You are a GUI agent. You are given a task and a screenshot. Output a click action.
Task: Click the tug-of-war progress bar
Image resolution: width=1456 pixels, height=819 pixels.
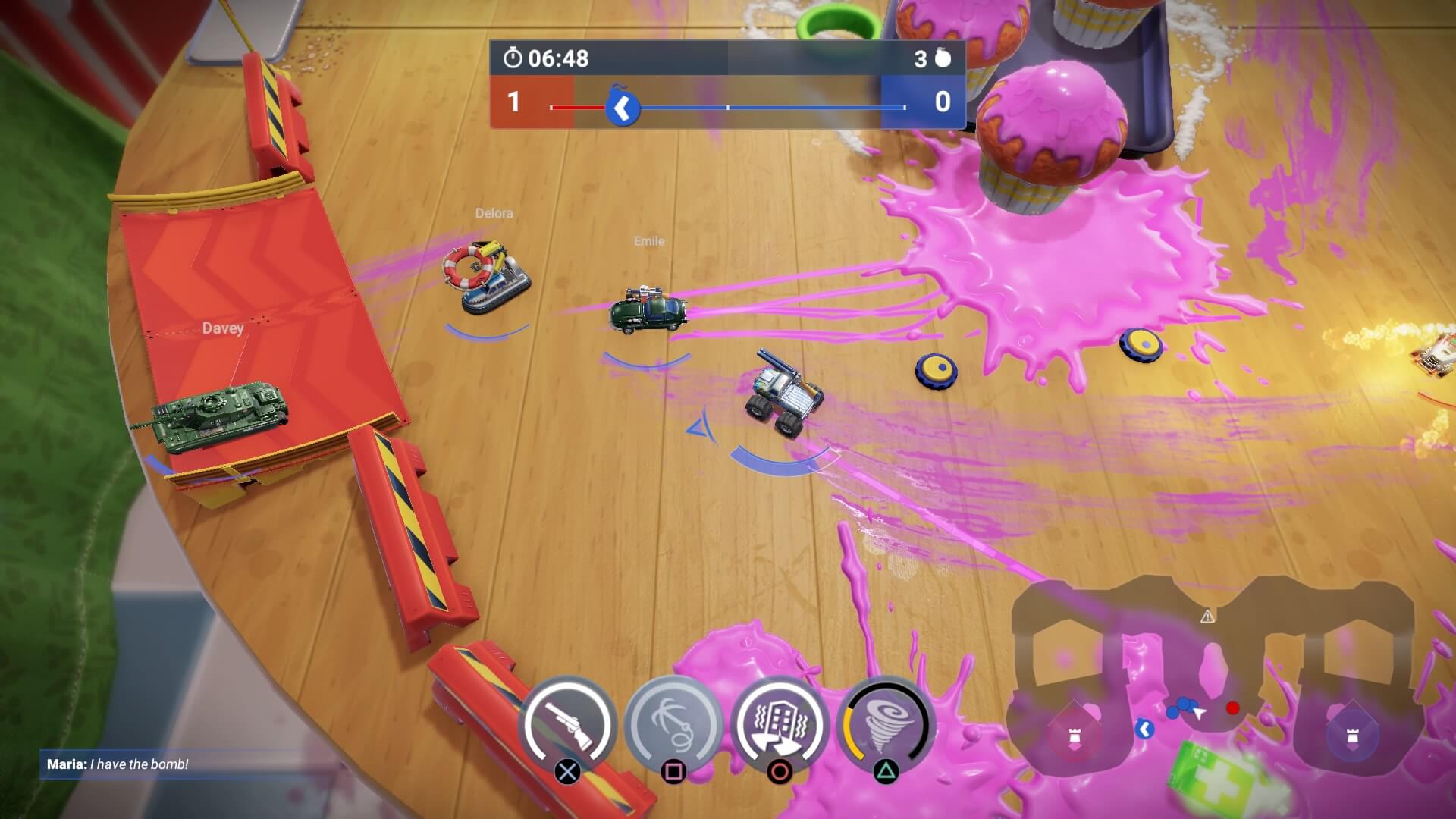(x=728, y=108)
